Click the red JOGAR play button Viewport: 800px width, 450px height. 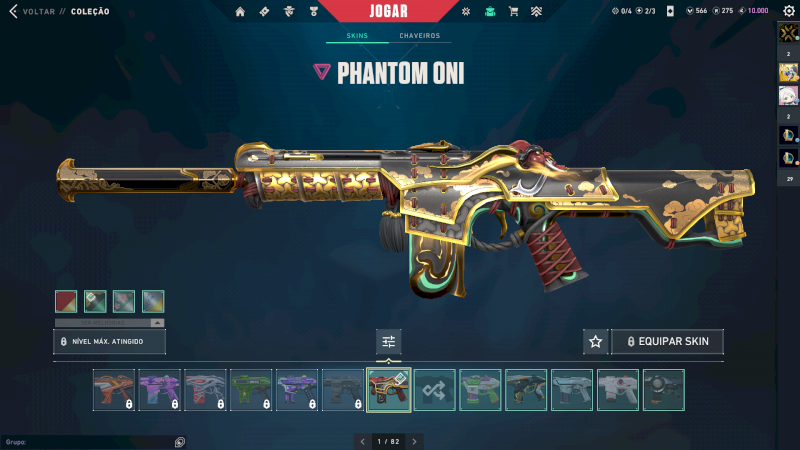tap(388, 11)
